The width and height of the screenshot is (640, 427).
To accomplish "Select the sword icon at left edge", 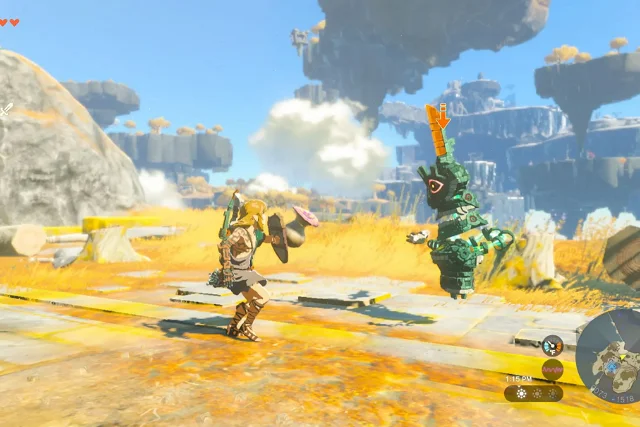I will point(5,110).
